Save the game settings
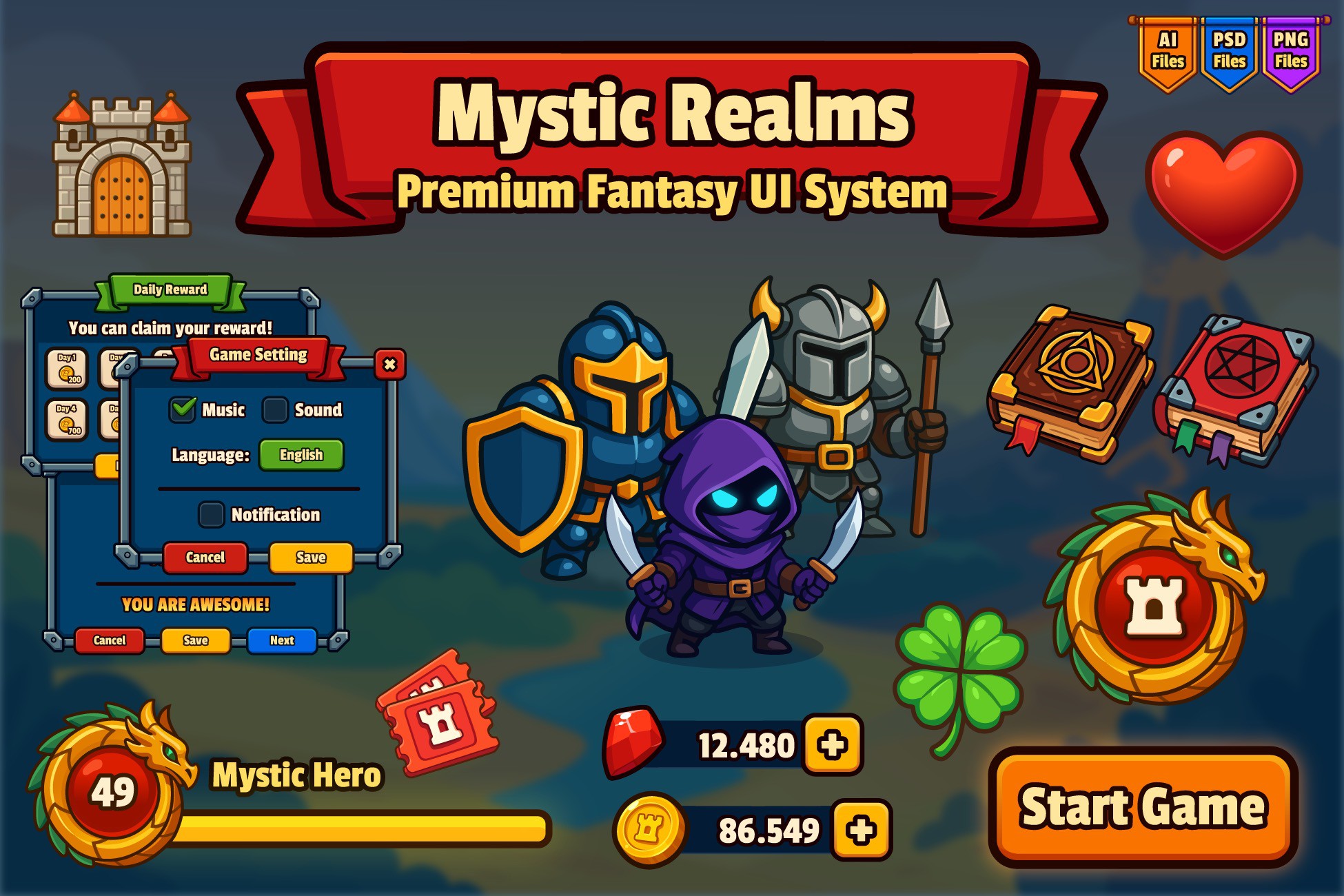 tap(310, 557)
